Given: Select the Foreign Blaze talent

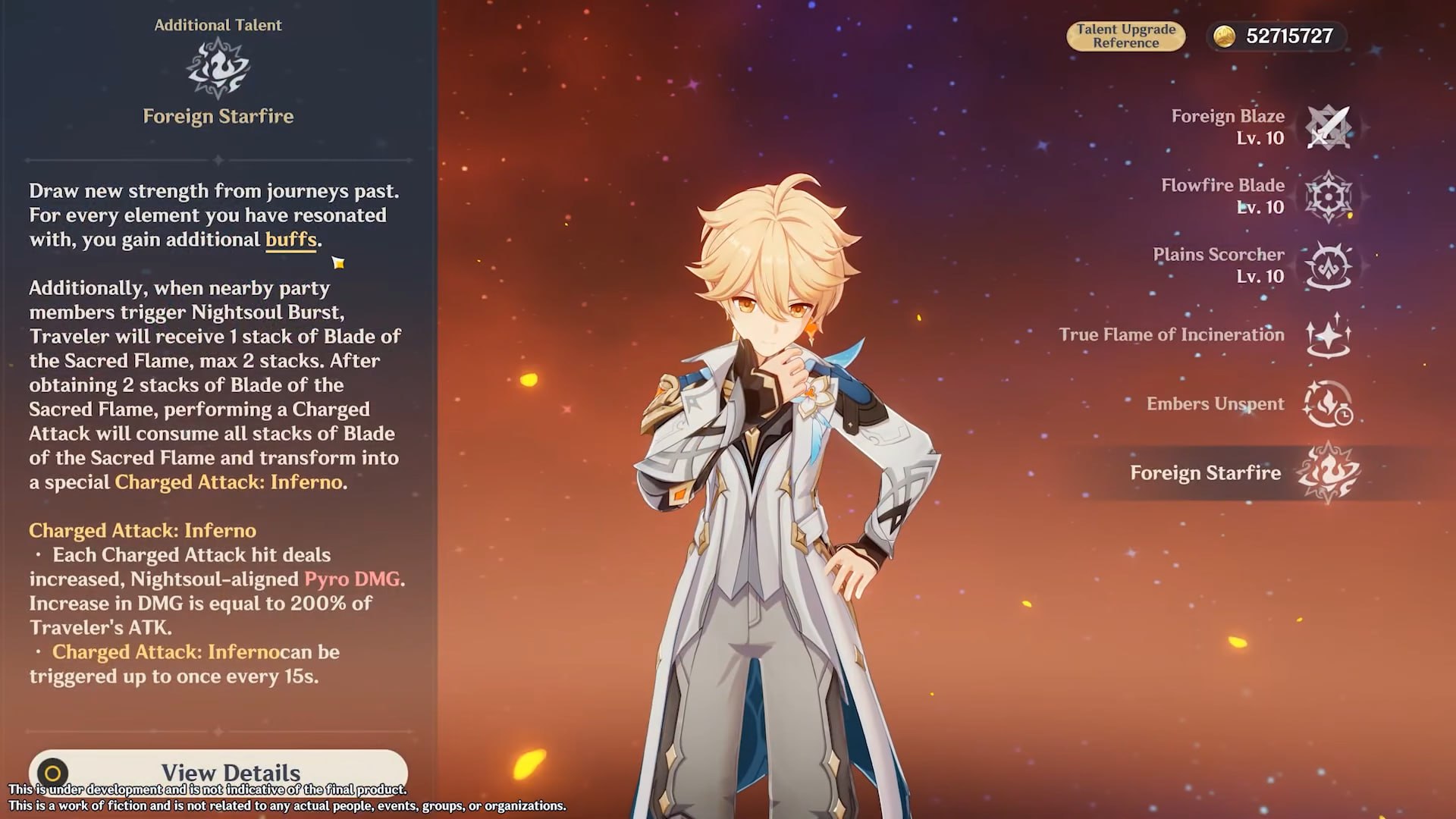Looking at the screenshot, I should pos(1328,127).
